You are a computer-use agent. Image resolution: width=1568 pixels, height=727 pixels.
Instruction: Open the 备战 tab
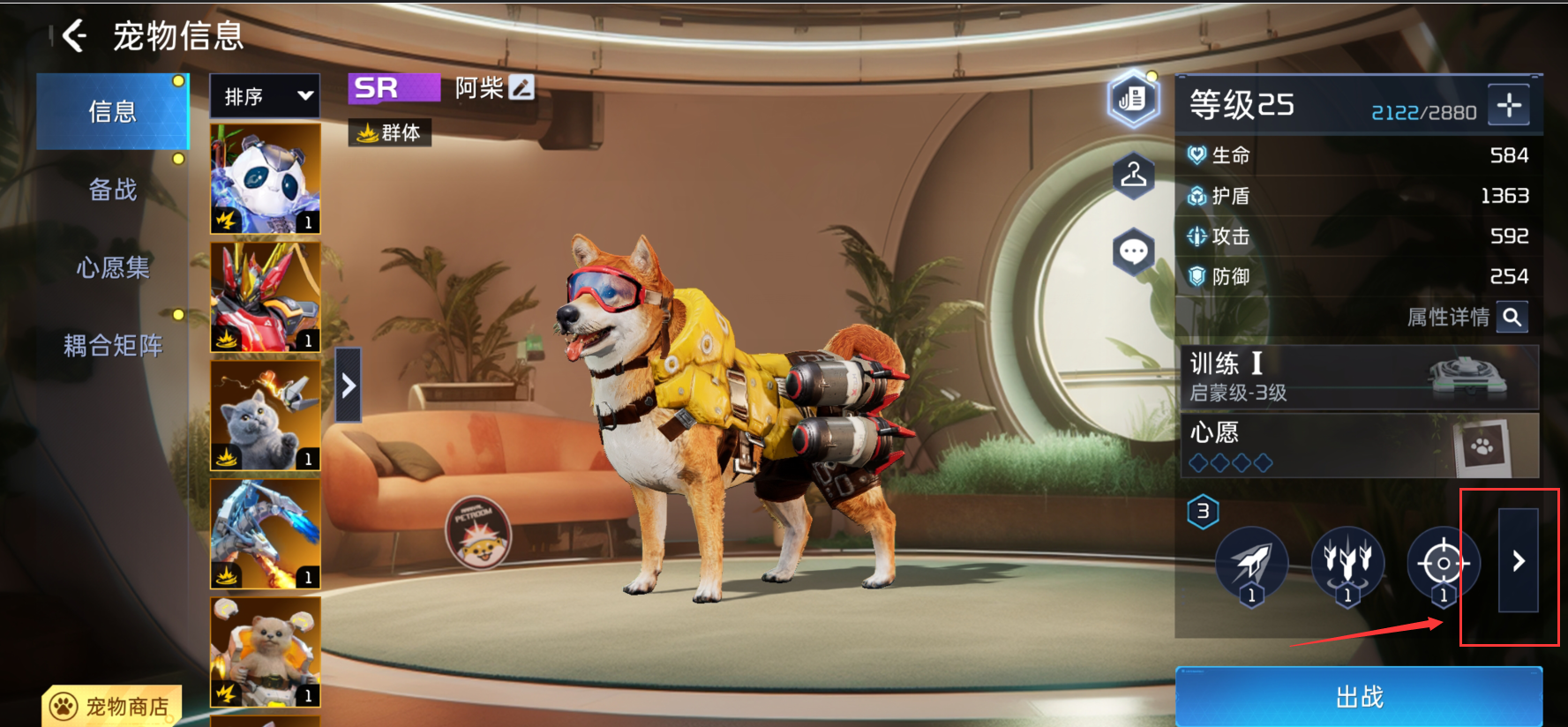[x=113, y=190]
